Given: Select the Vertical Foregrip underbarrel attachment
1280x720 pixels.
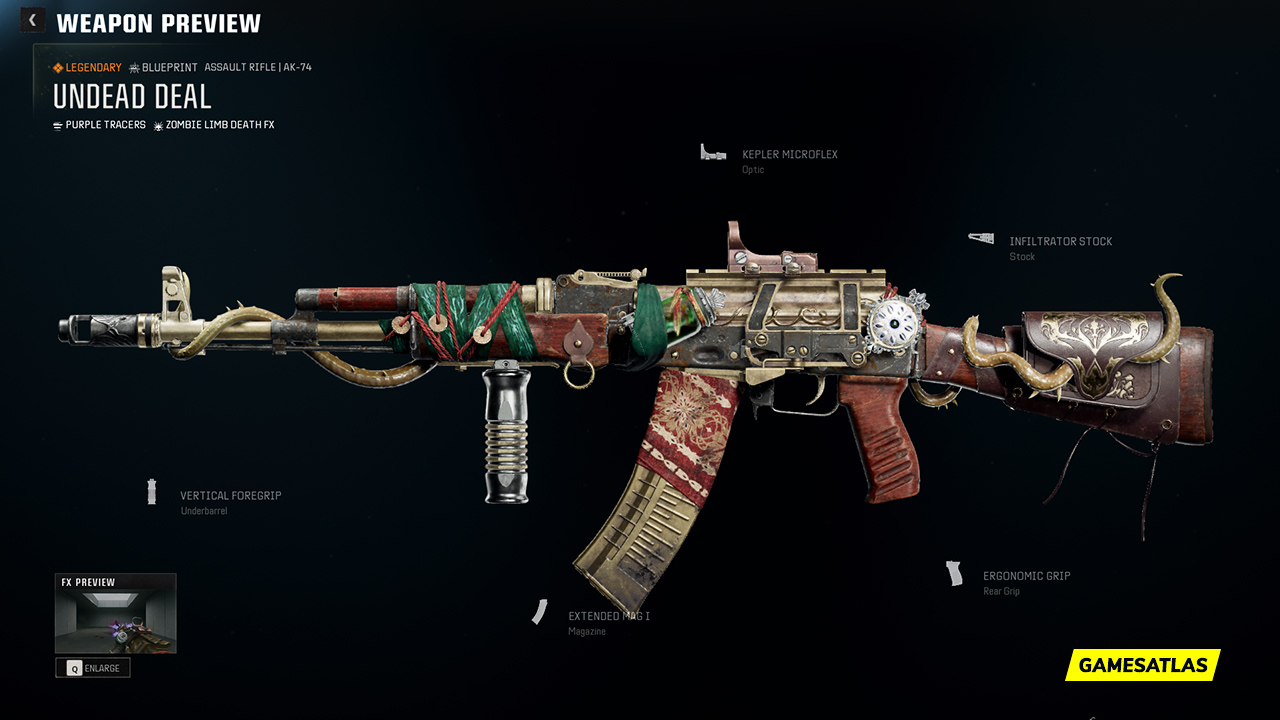Looking at the screenshot, I should point(230,496).
